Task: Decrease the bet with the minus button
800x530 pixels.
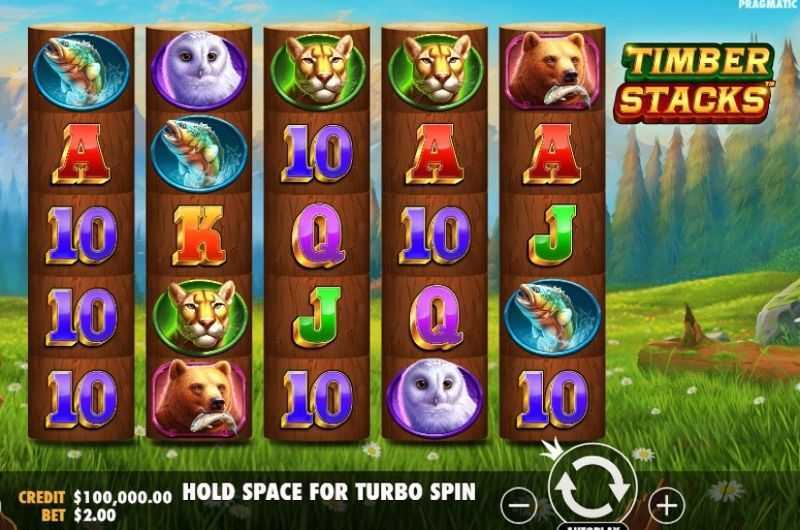Action: tap(519, 504)
